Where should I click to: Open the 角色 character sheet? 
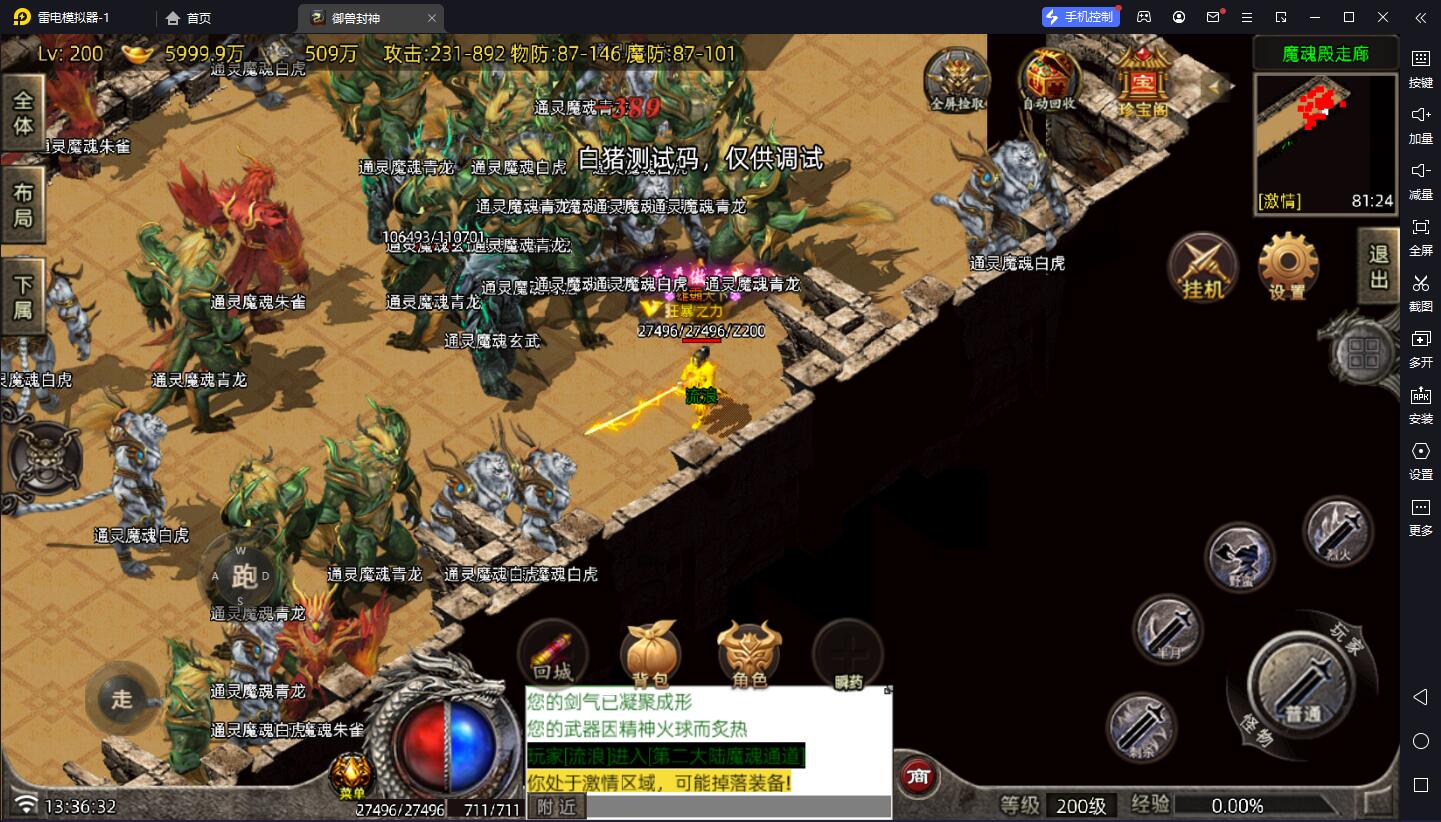tap(749, 655)
